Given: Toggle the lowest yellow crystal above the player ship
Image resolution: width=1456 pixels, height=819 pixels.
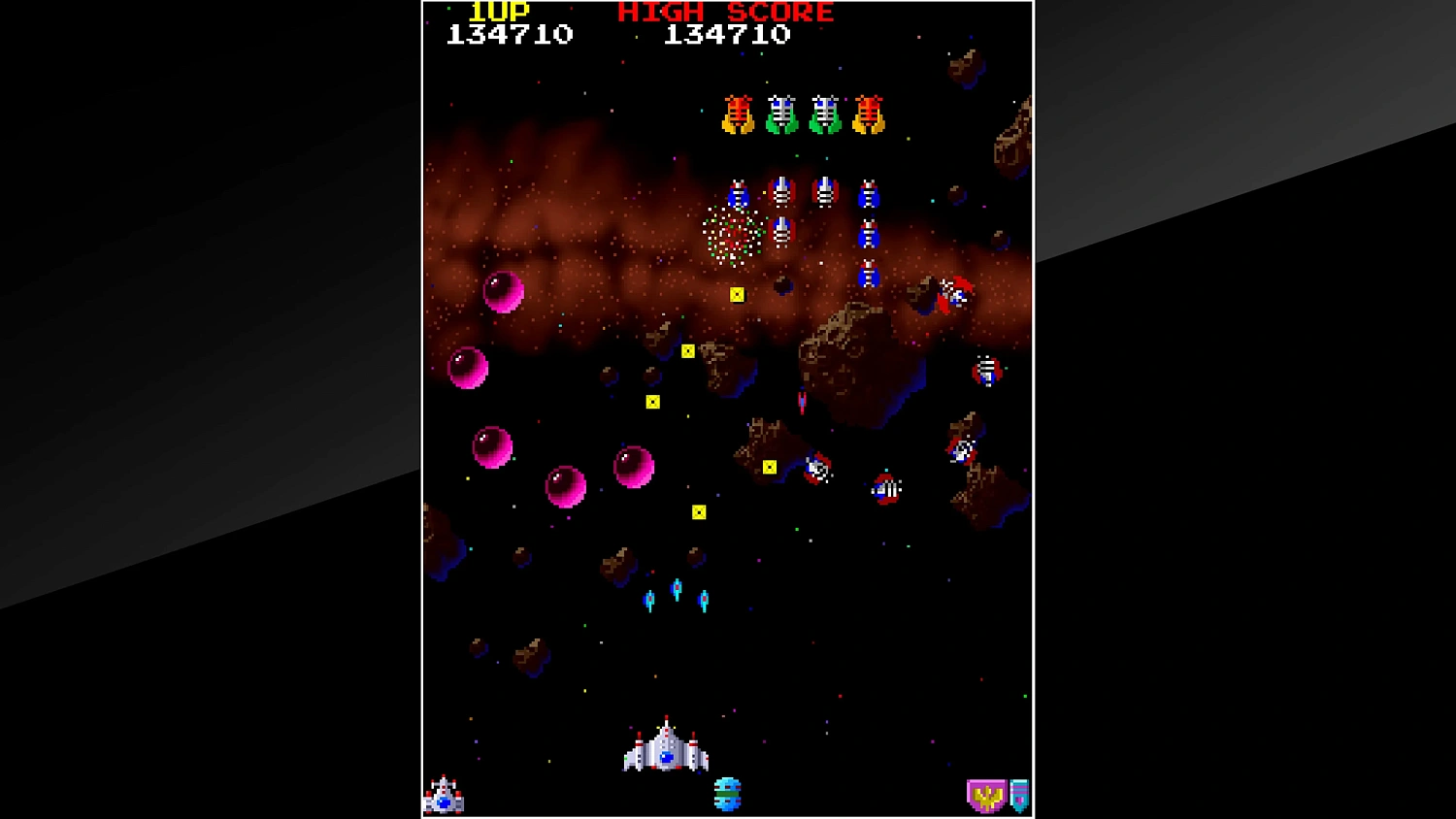Looking at the screenshot, I should click(x=701, y=510).
